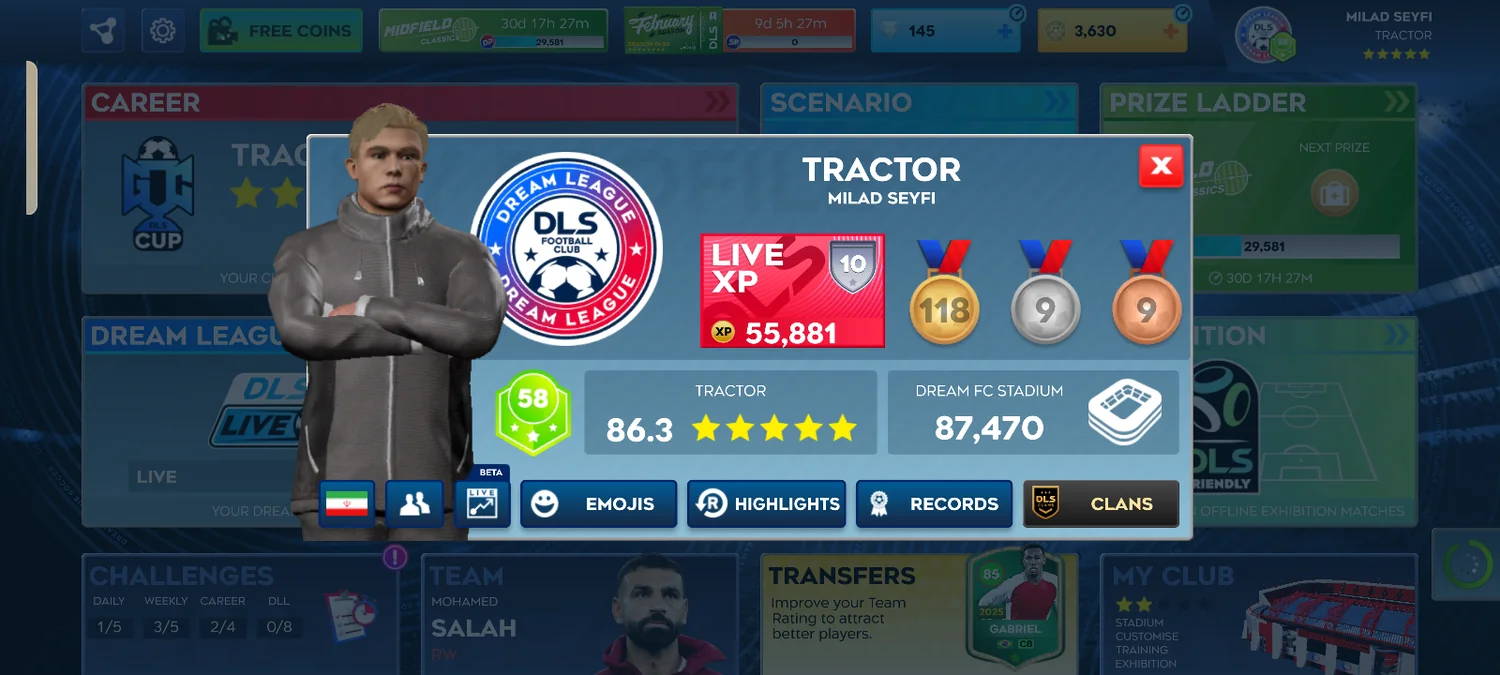The height and width of the screenshot is (675, 1500).
Task: Tap the share icon
Action: tap(103, 31)
